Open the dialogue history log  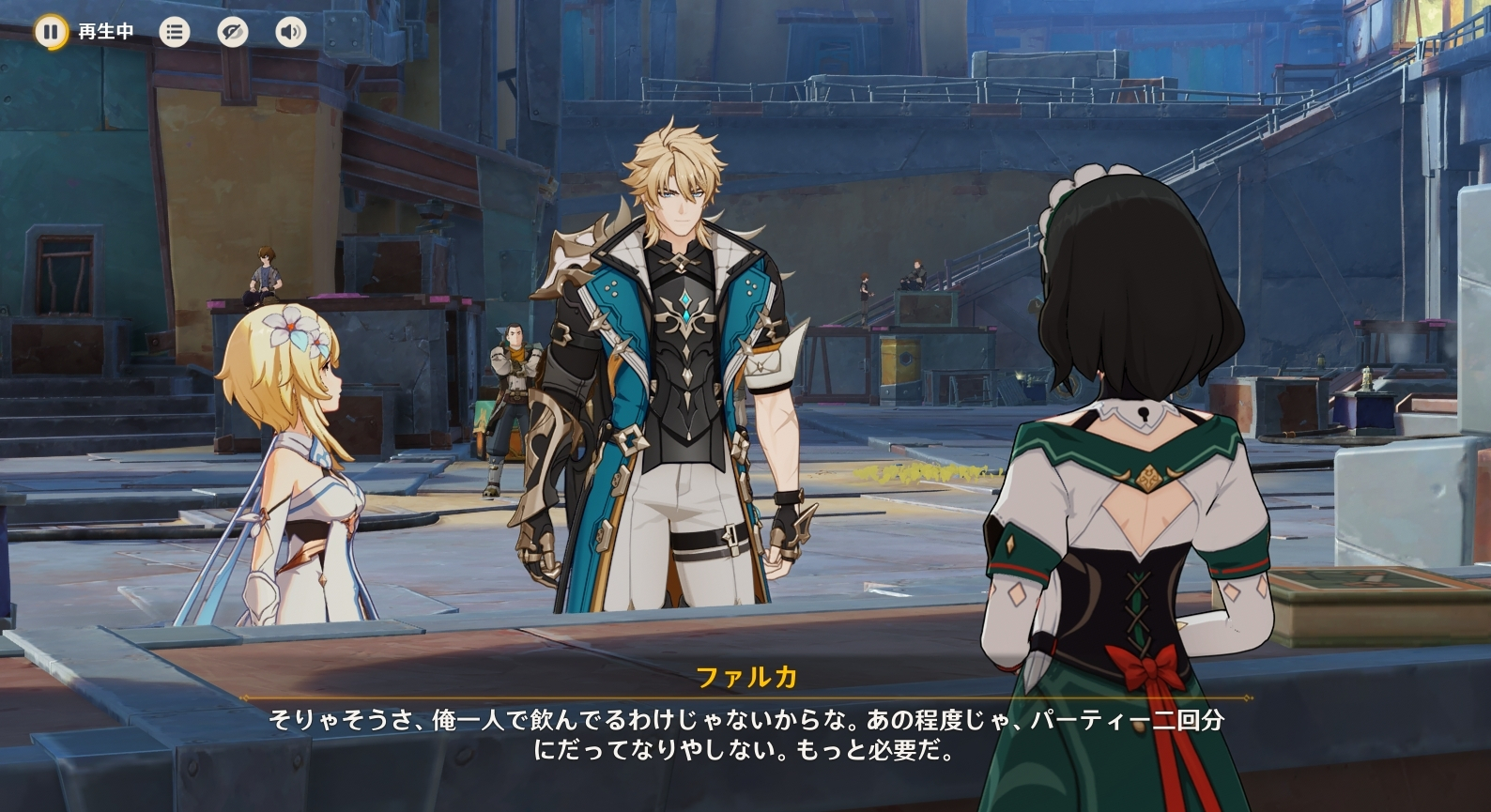(x=174, y=33)
